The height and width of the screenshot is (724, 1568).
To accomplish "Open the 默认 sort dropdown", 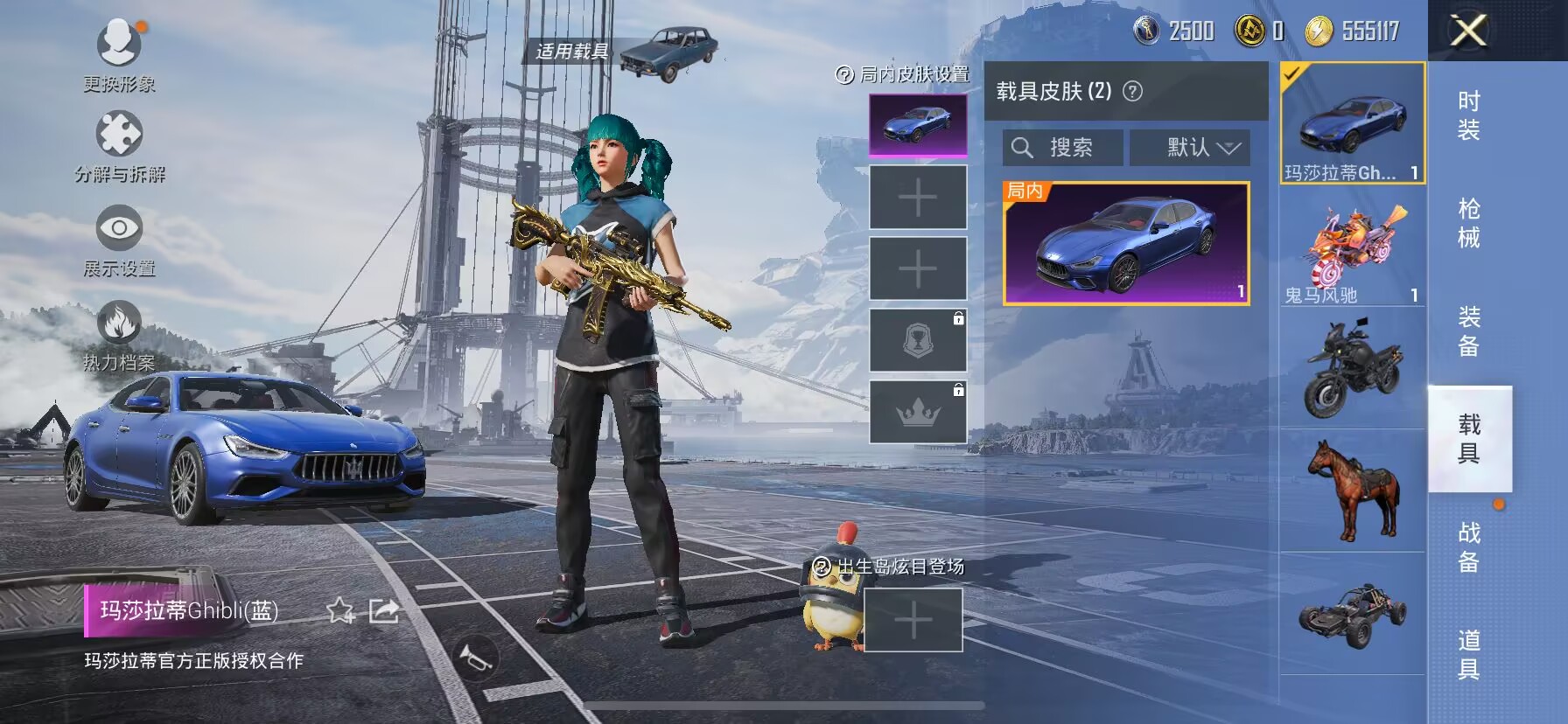I will point(1190,147).
